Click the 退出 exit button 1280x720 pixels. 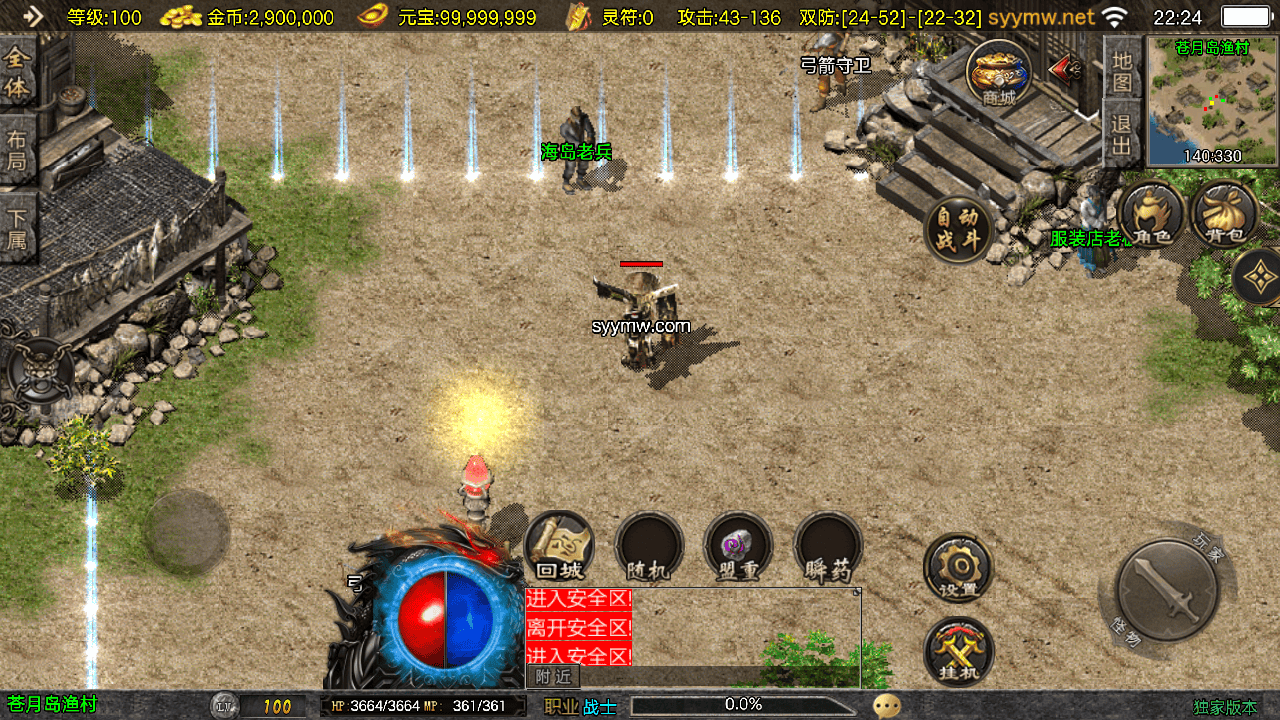click(x=1123, y=135)
